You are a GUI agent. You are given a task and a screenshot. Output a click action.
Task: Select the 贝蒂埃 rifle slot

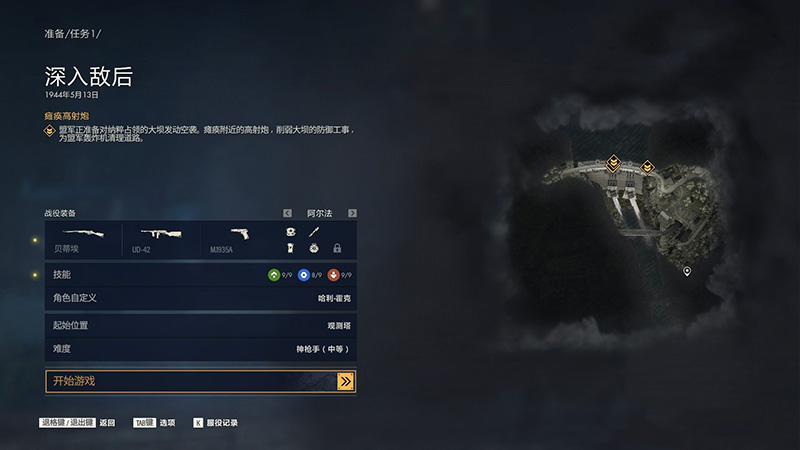point(85,238)
